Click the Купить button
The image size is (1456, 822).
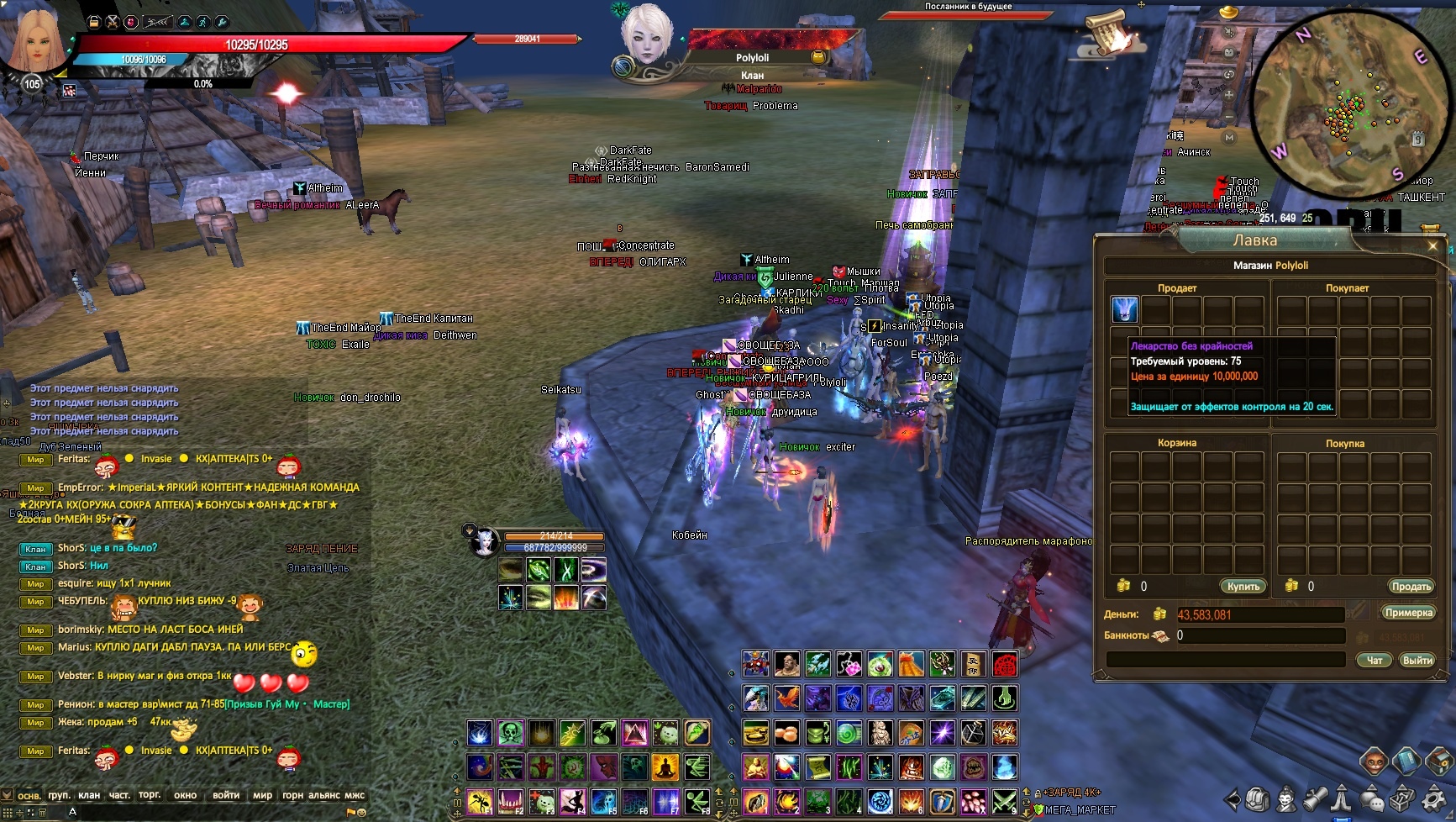(1243, 587)
